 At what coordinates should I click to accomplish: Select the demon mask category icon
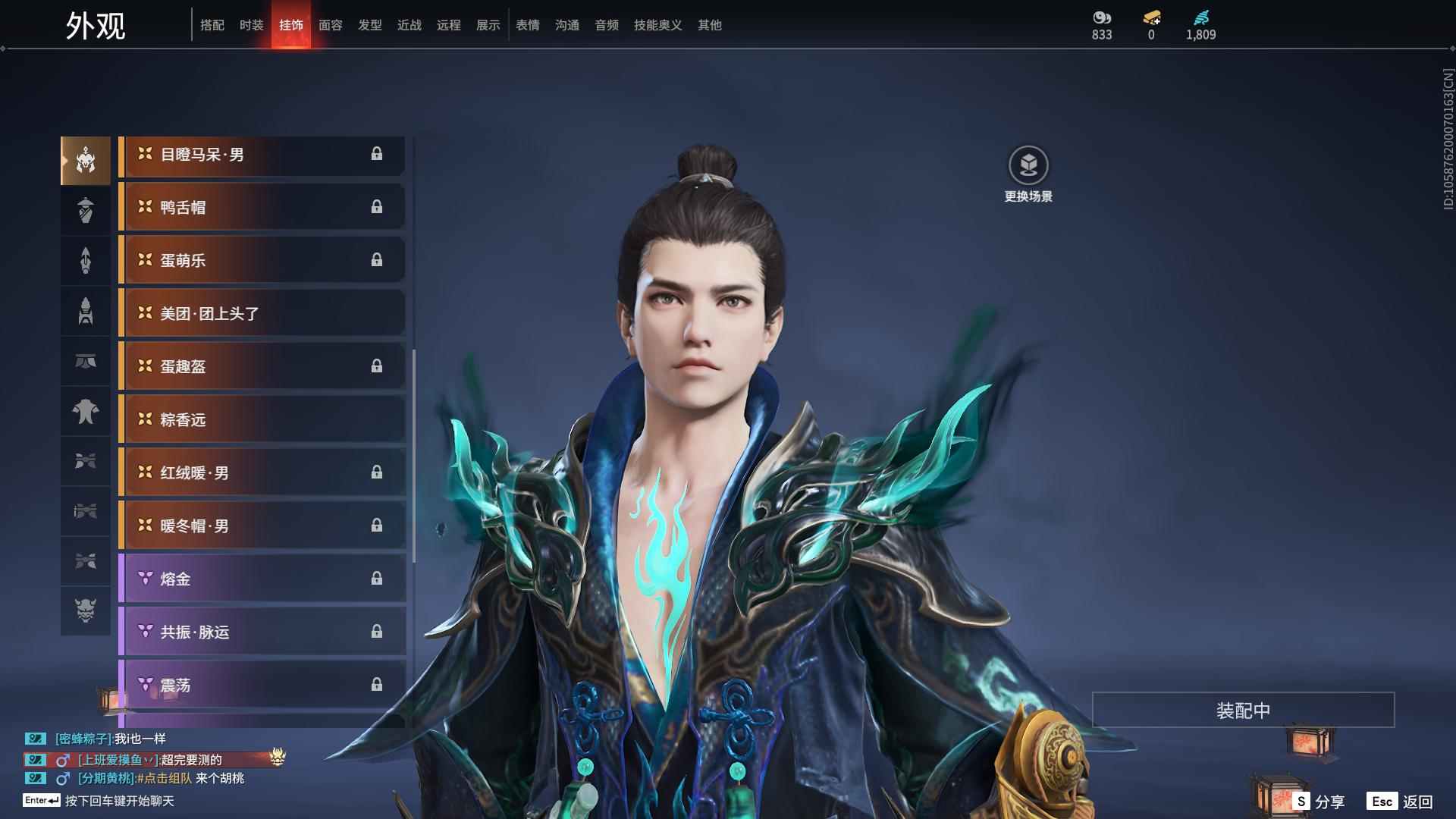tap(86, 610)
